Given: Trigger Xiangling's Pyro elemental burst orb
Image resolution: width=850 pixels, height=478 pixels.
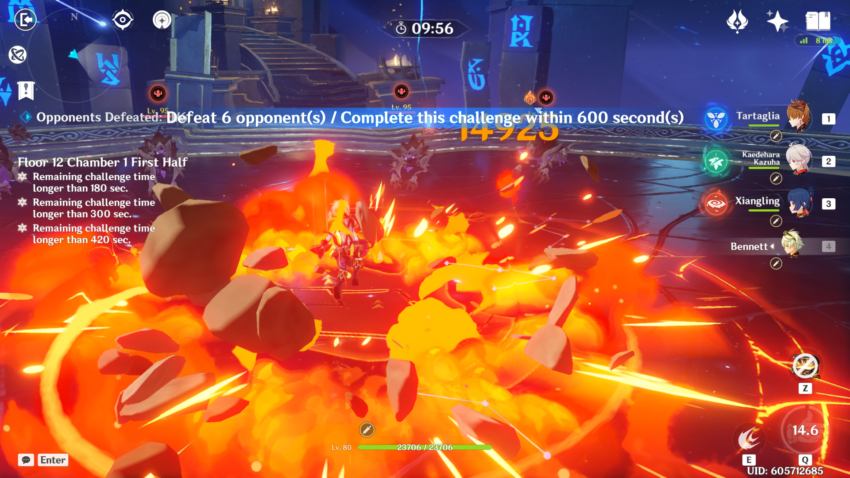Looking at the screenshot, I should pyautogui.click(x=716, y=204).
